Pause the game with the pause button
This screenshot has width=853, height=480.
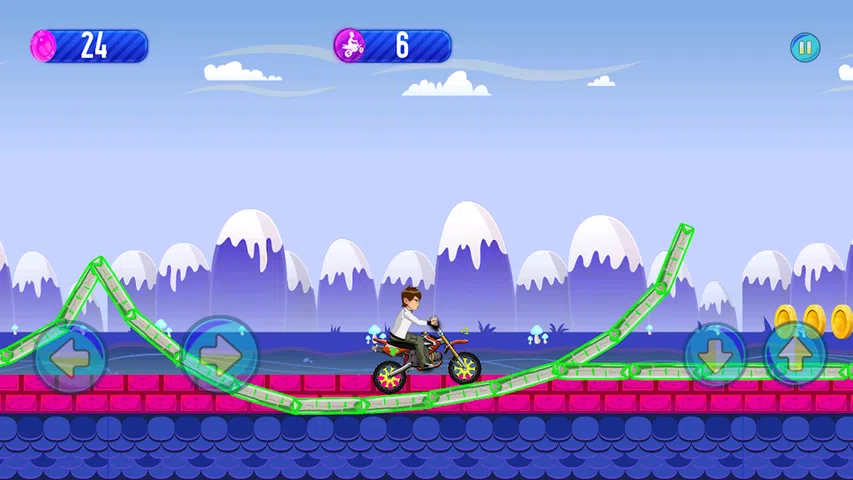click(805, 47)
